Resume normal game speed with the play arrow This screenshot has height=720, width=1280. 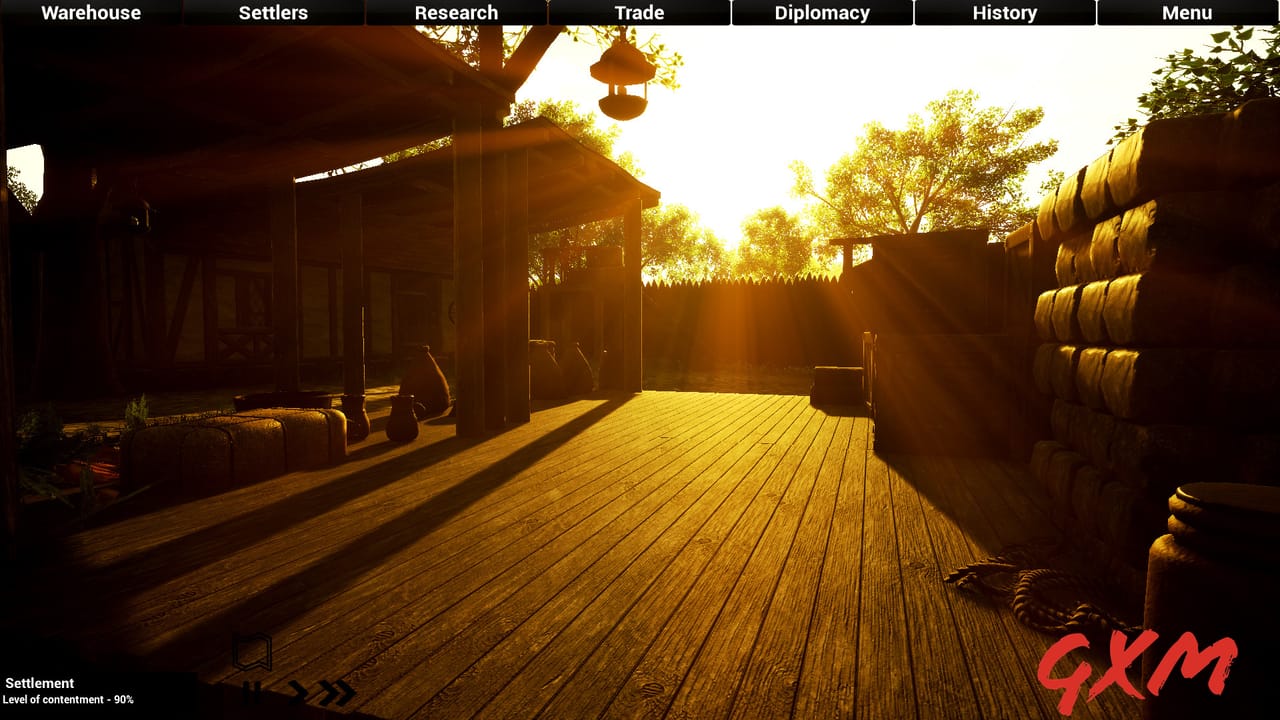pyautogui.click(x=297, y=692)
